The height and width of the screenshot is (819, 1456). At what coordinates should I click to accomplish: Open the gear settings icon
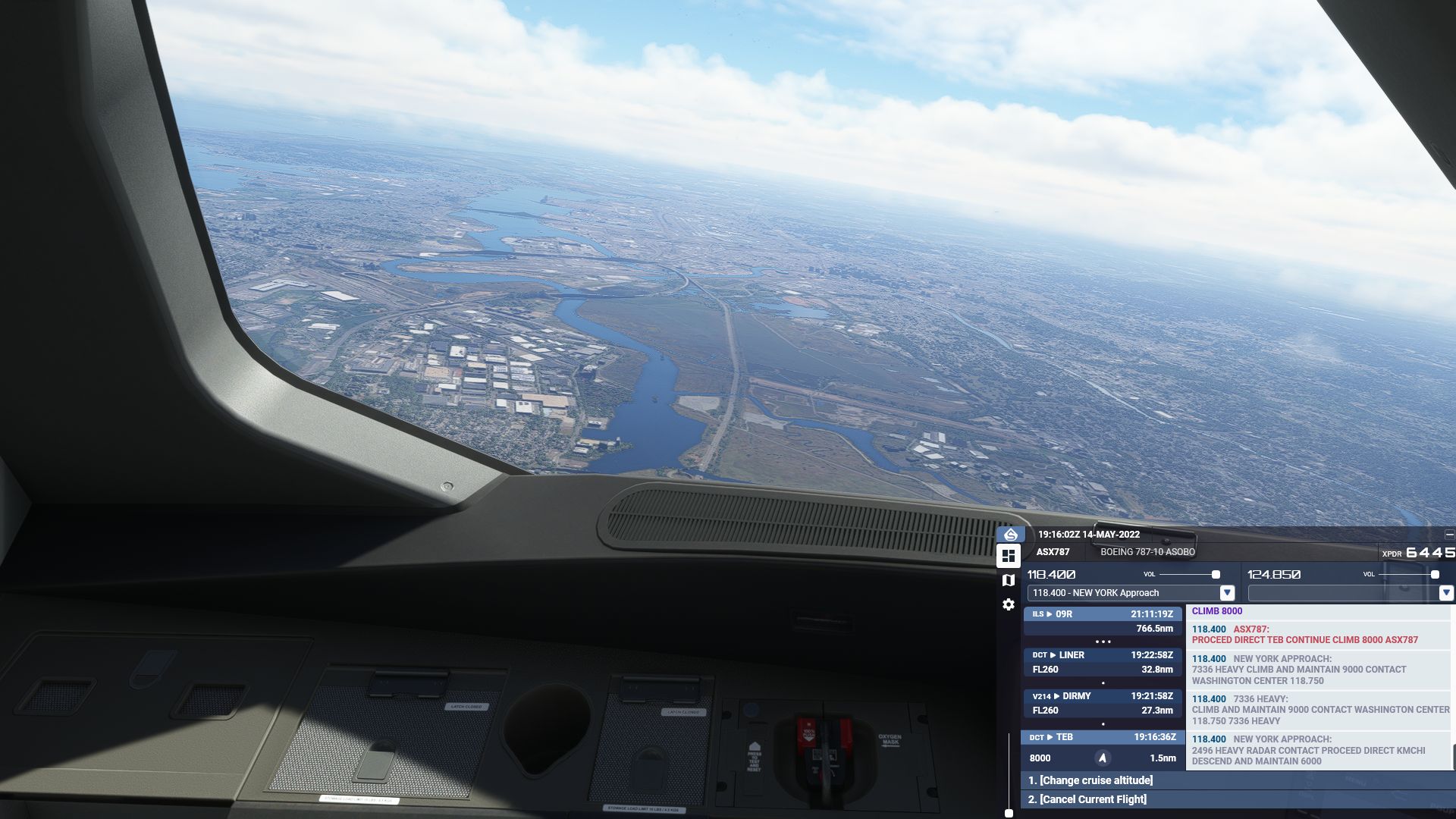tap(1009, 604)
